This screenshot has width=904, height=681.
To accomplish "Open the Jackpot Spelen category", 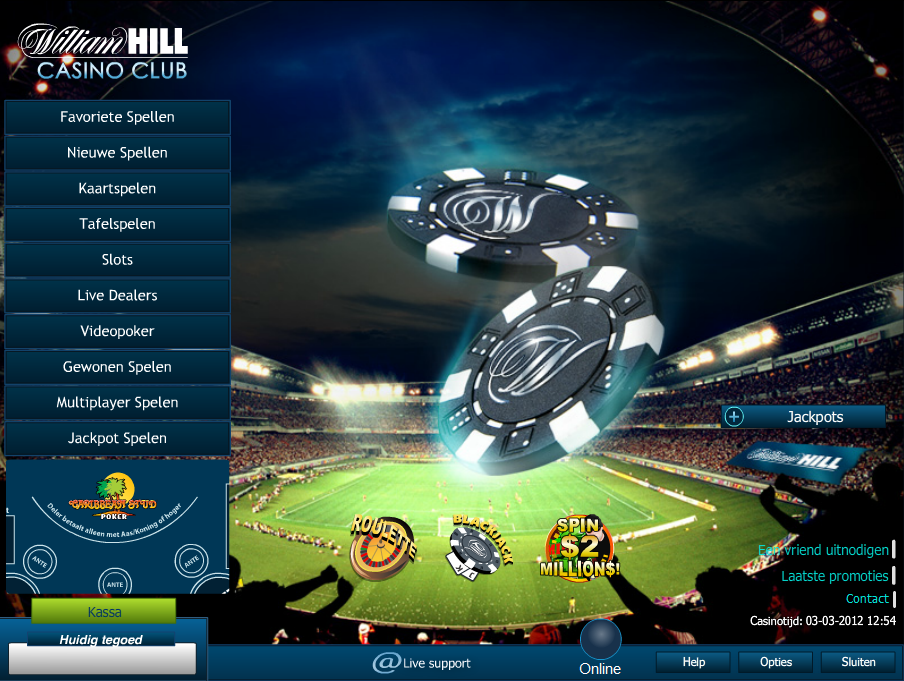I will 117,438.
